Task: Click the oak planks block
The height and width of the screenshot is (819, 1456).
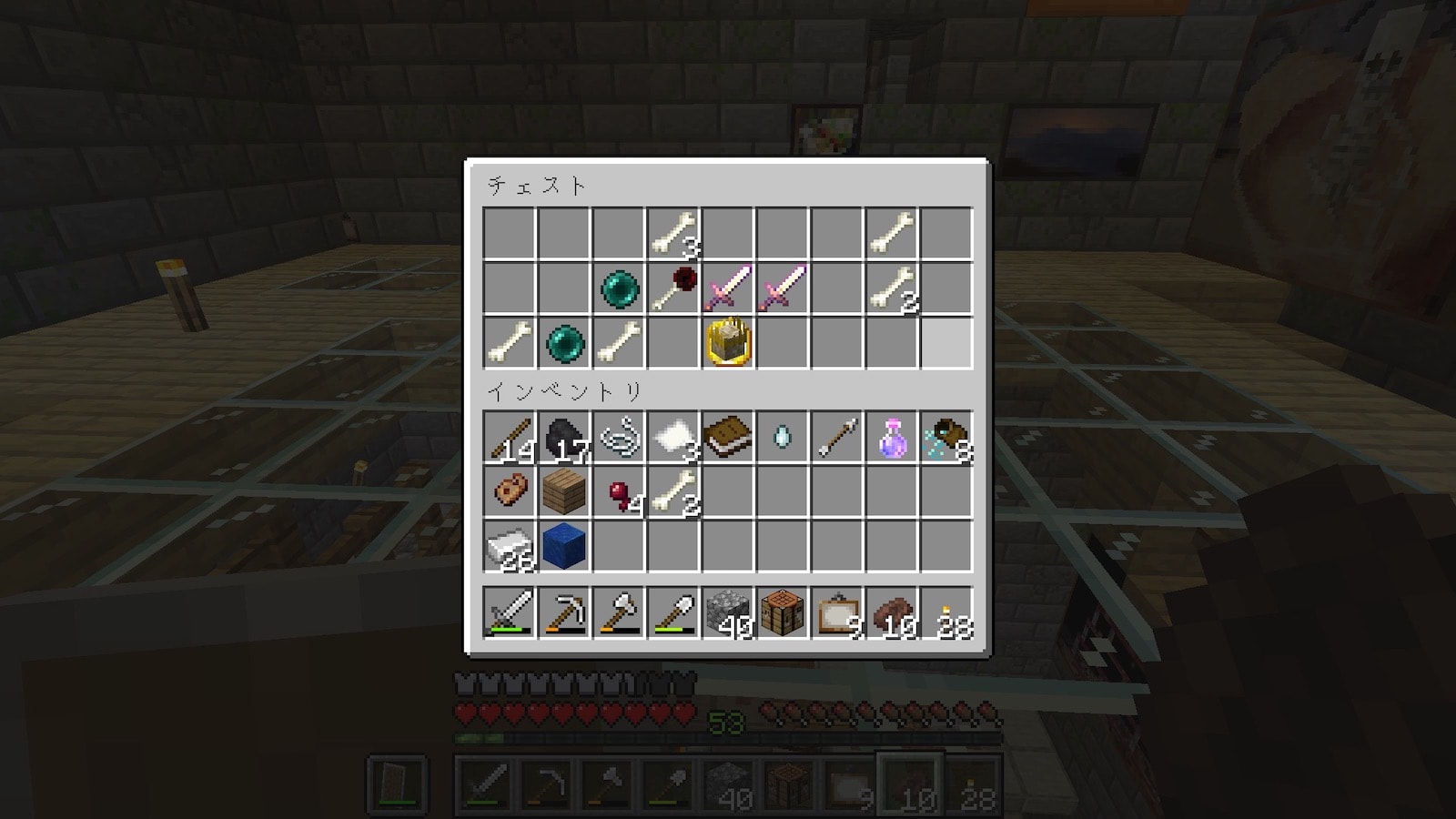Action: coord(564,492)
